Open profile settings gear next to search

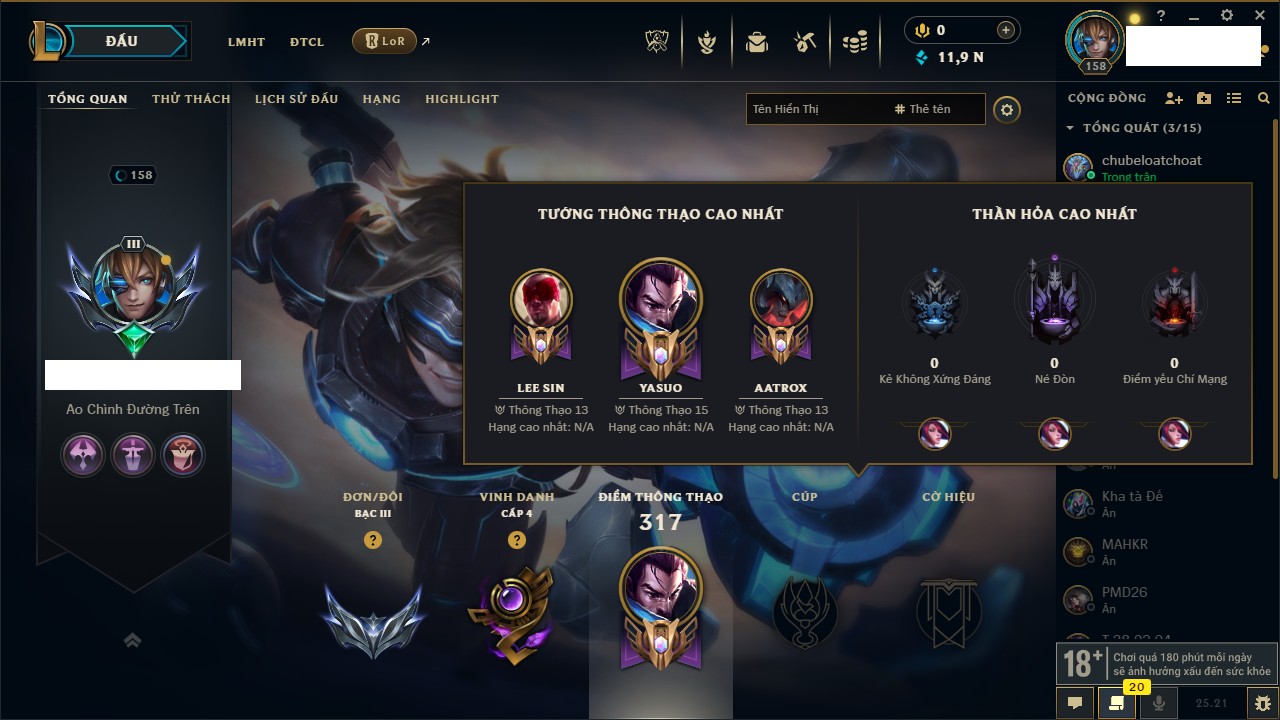click(1007, 110)
